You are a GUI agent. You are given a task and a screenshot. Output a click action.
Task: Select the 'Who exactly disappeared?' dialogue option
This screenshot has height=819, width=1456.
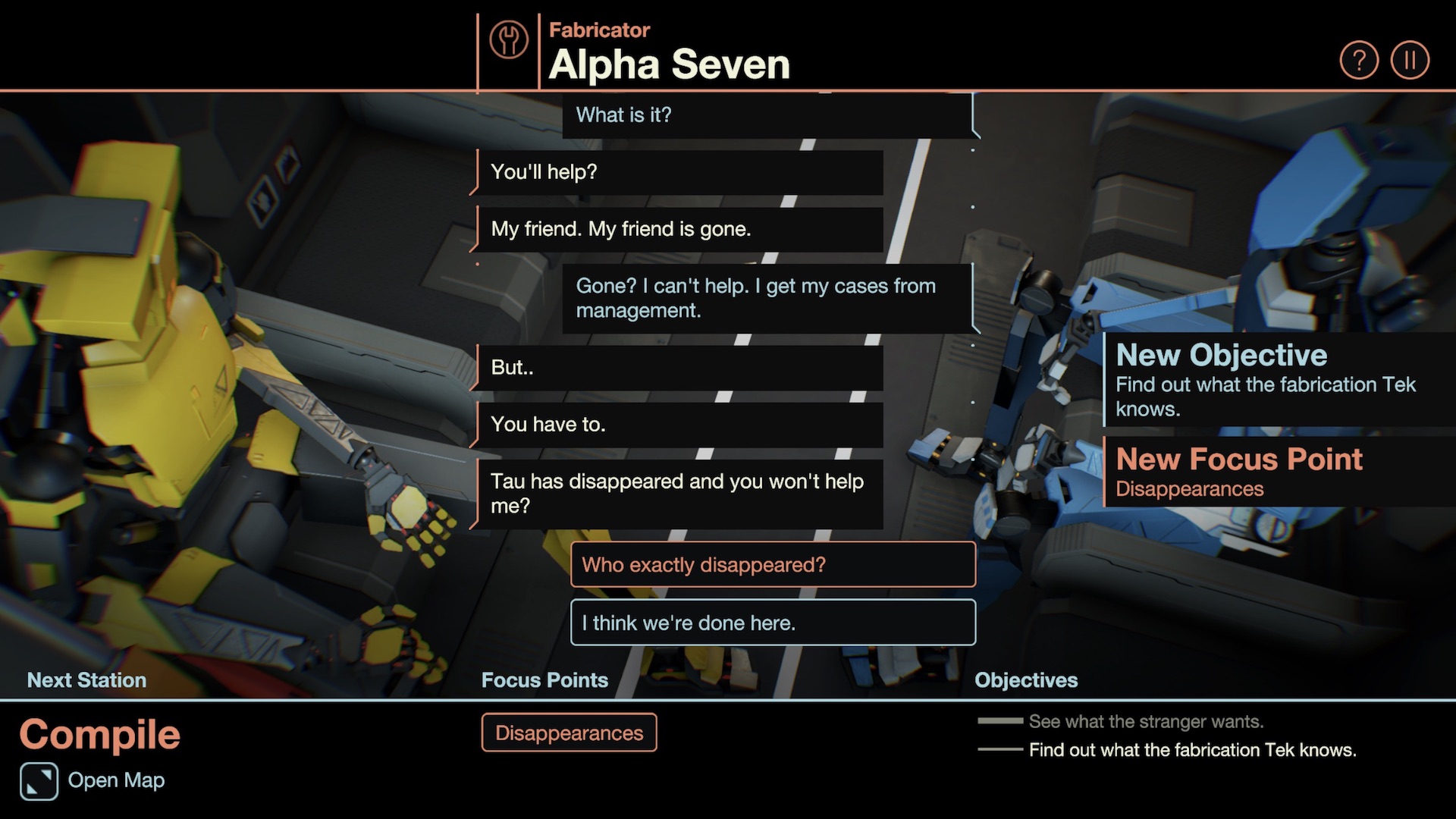(x=771, y=565)
